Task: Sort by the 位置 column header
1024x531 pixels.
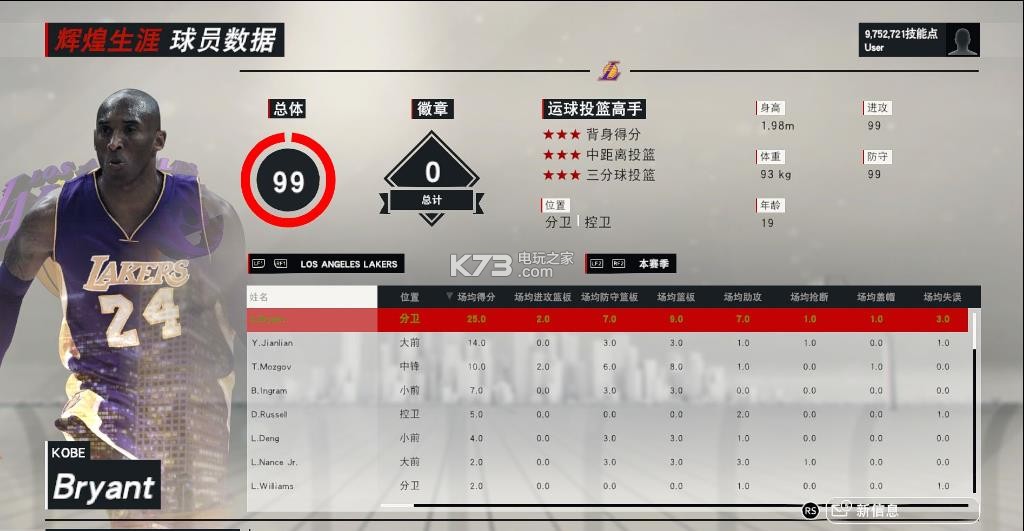Action: point(410,297)
